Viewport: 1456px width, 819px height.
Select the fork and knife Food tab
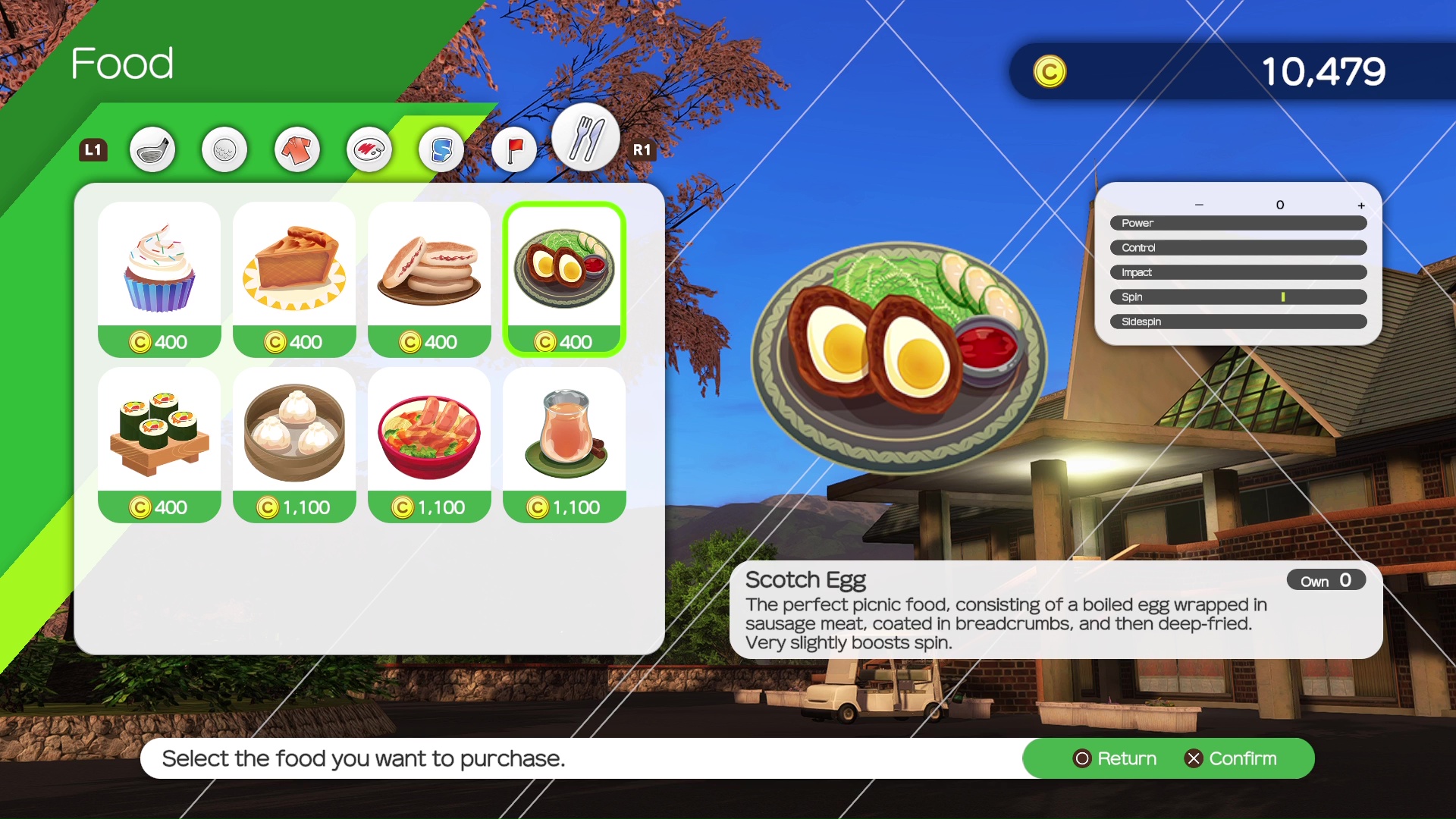click(585, 138)
